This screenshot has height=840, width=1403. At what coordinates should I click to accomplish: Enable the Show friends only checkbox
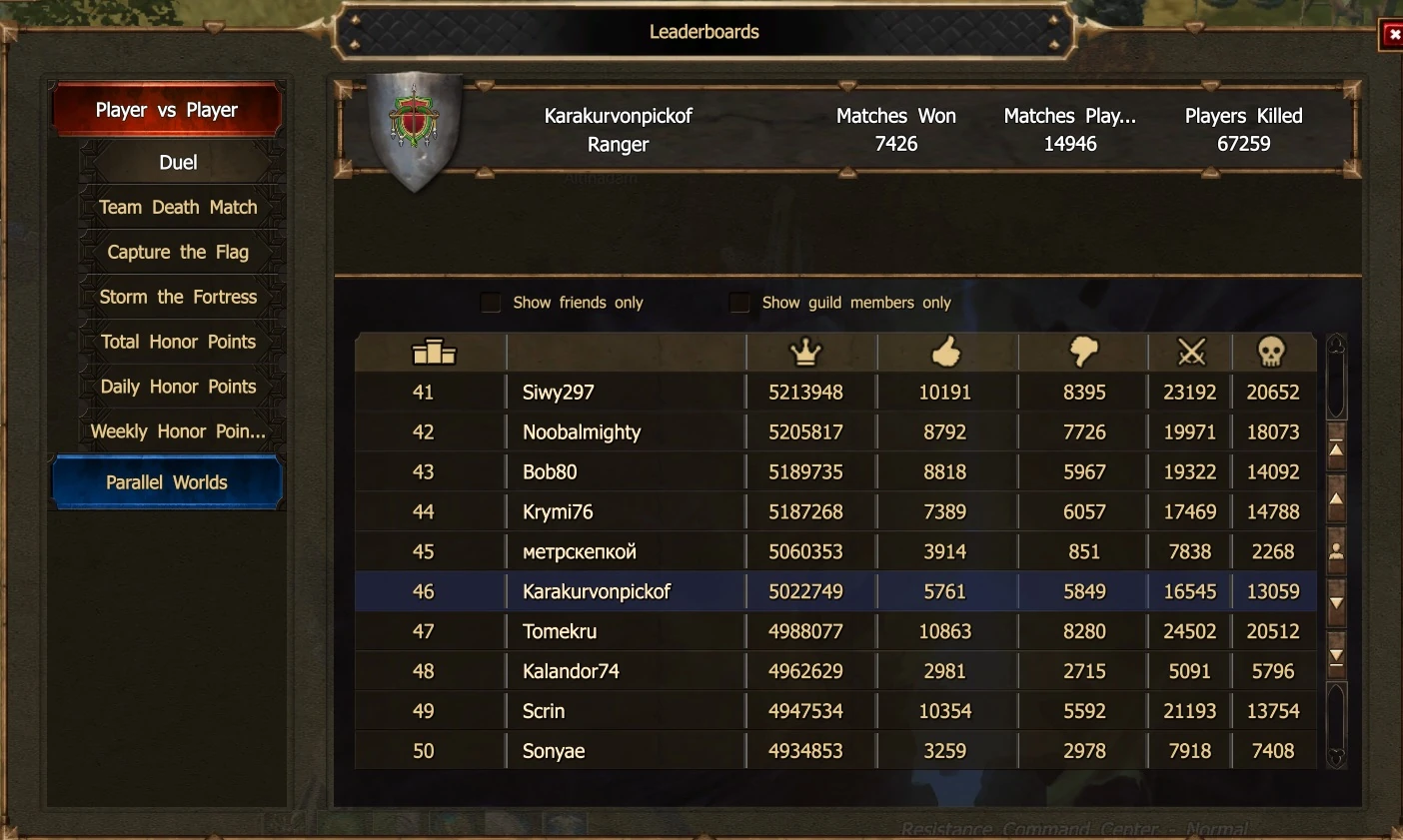[x=491, y=302]
